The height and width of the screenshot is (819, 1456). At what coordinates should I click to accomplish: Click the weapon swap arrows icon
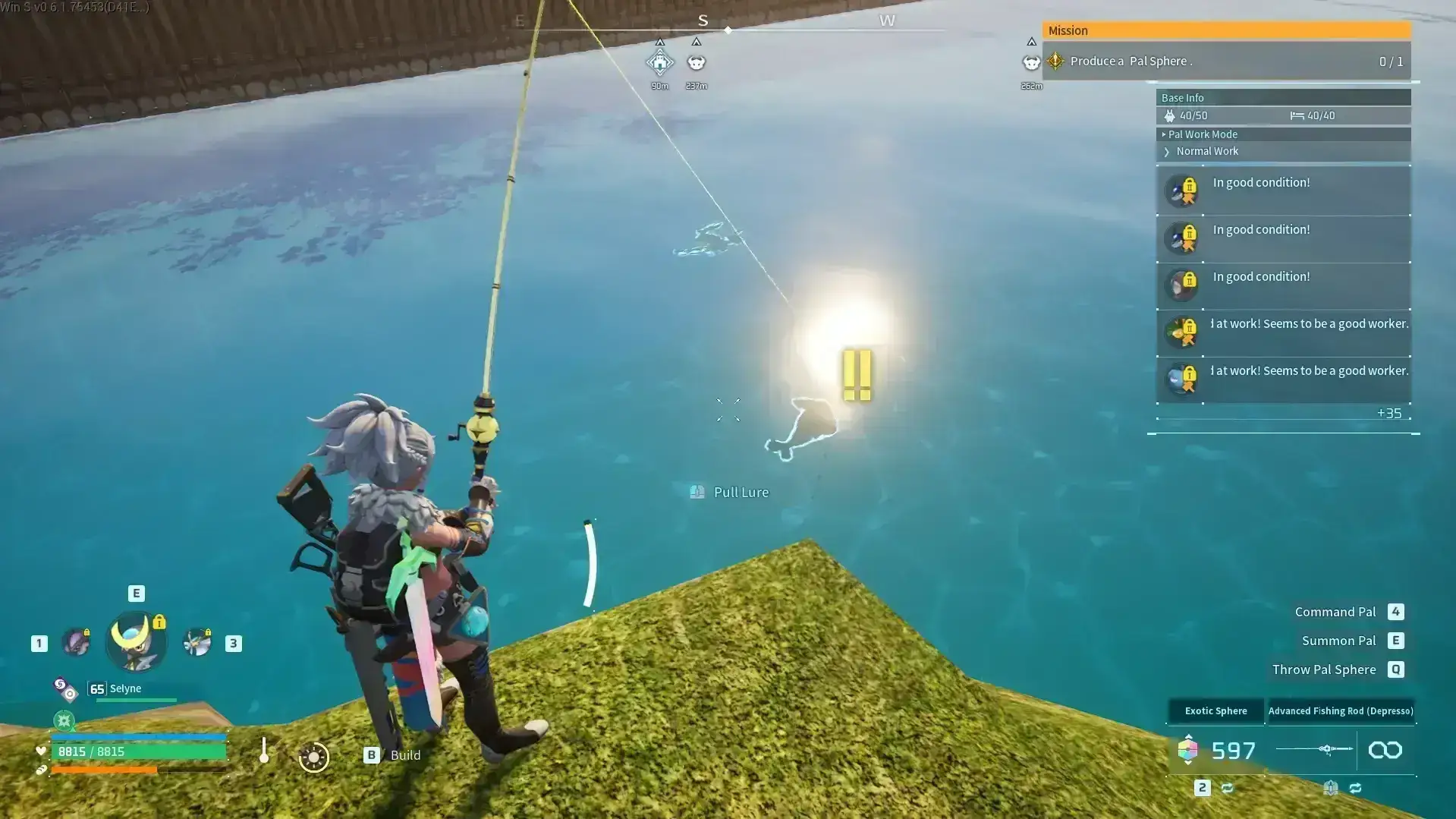1355,789
